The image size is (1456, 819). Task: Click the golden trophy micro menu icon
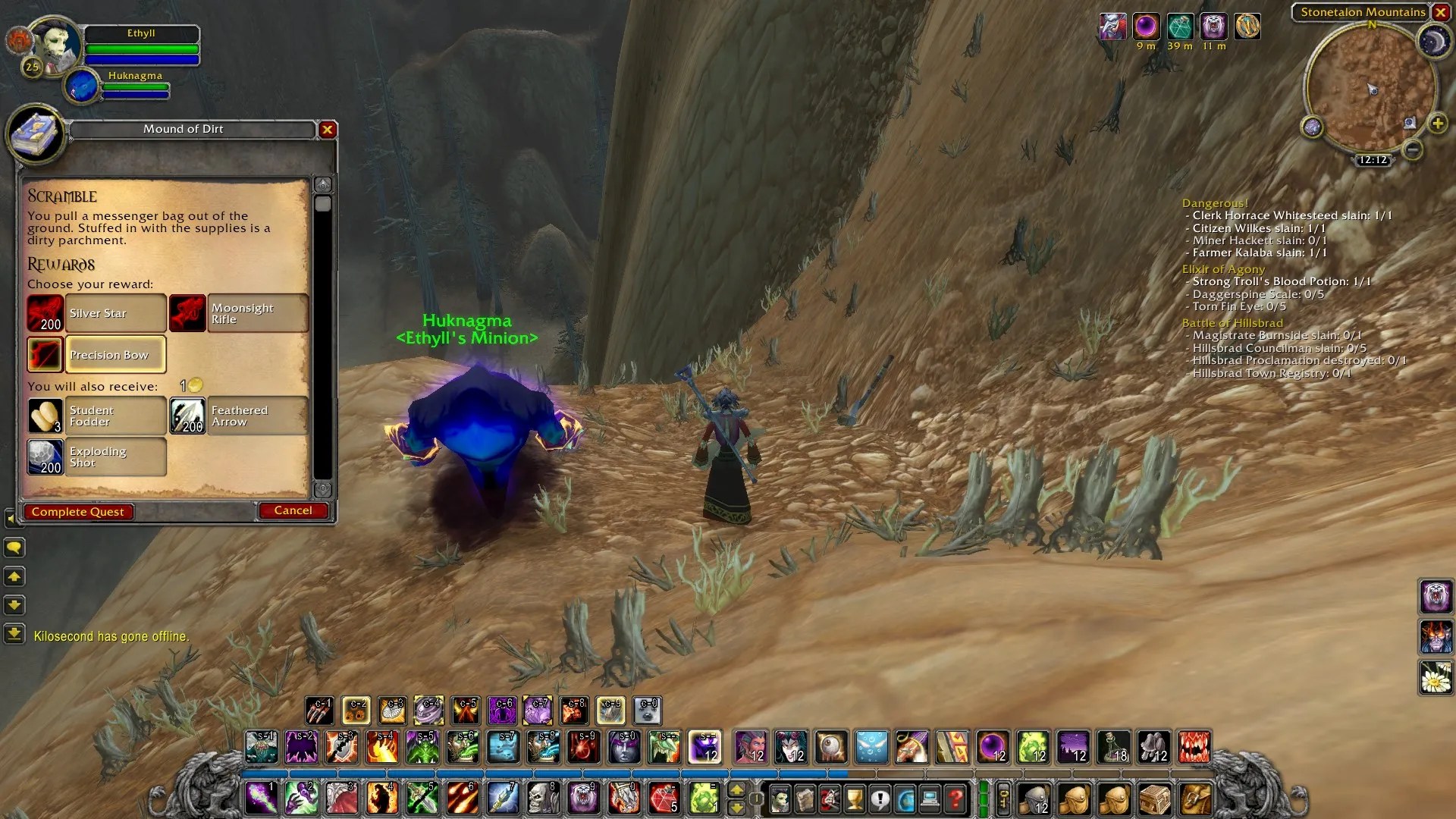(855, 799)
